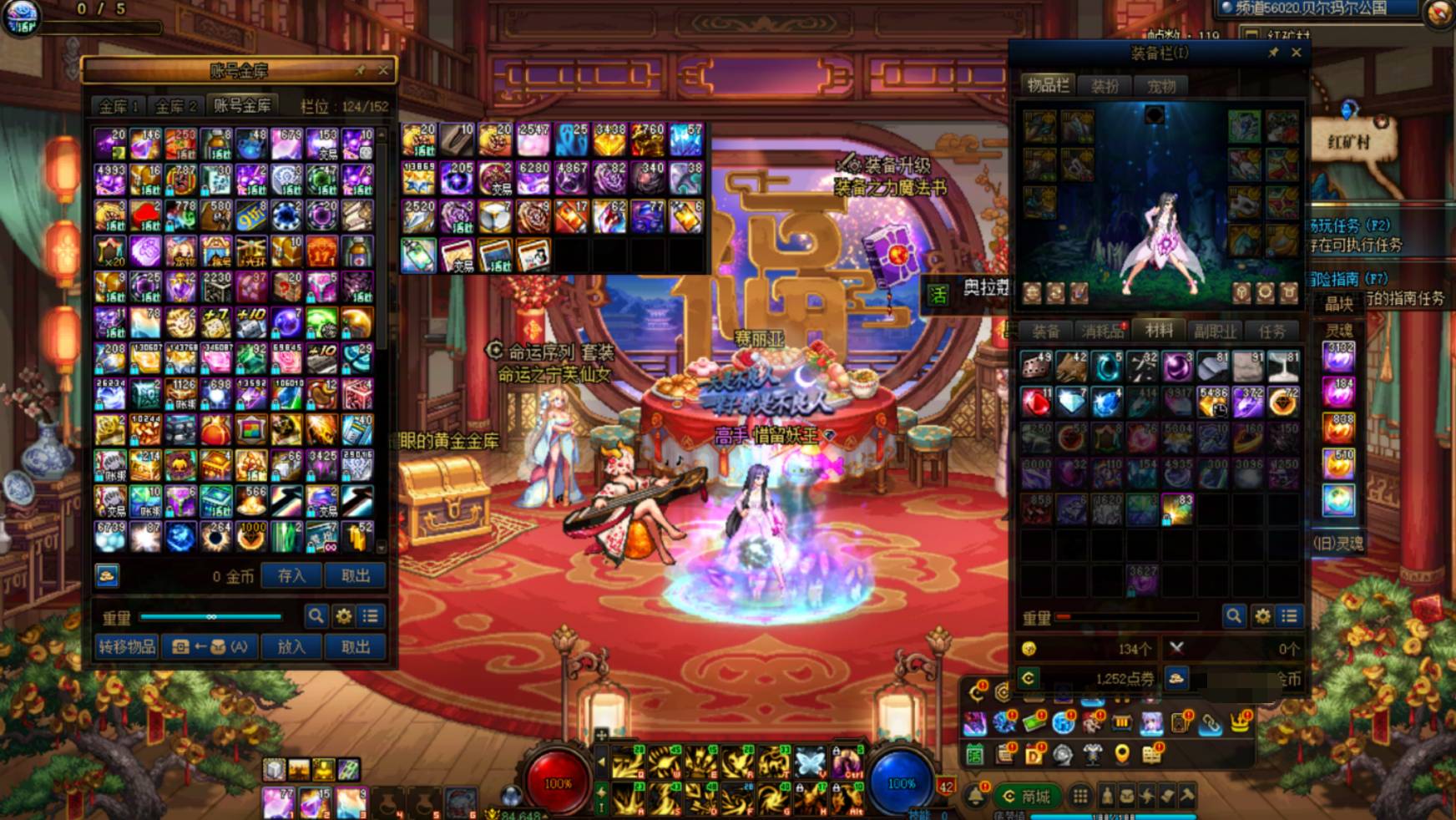Open the 商城 cash shop
1456x820 pixels.
[x=1027, y=796]
